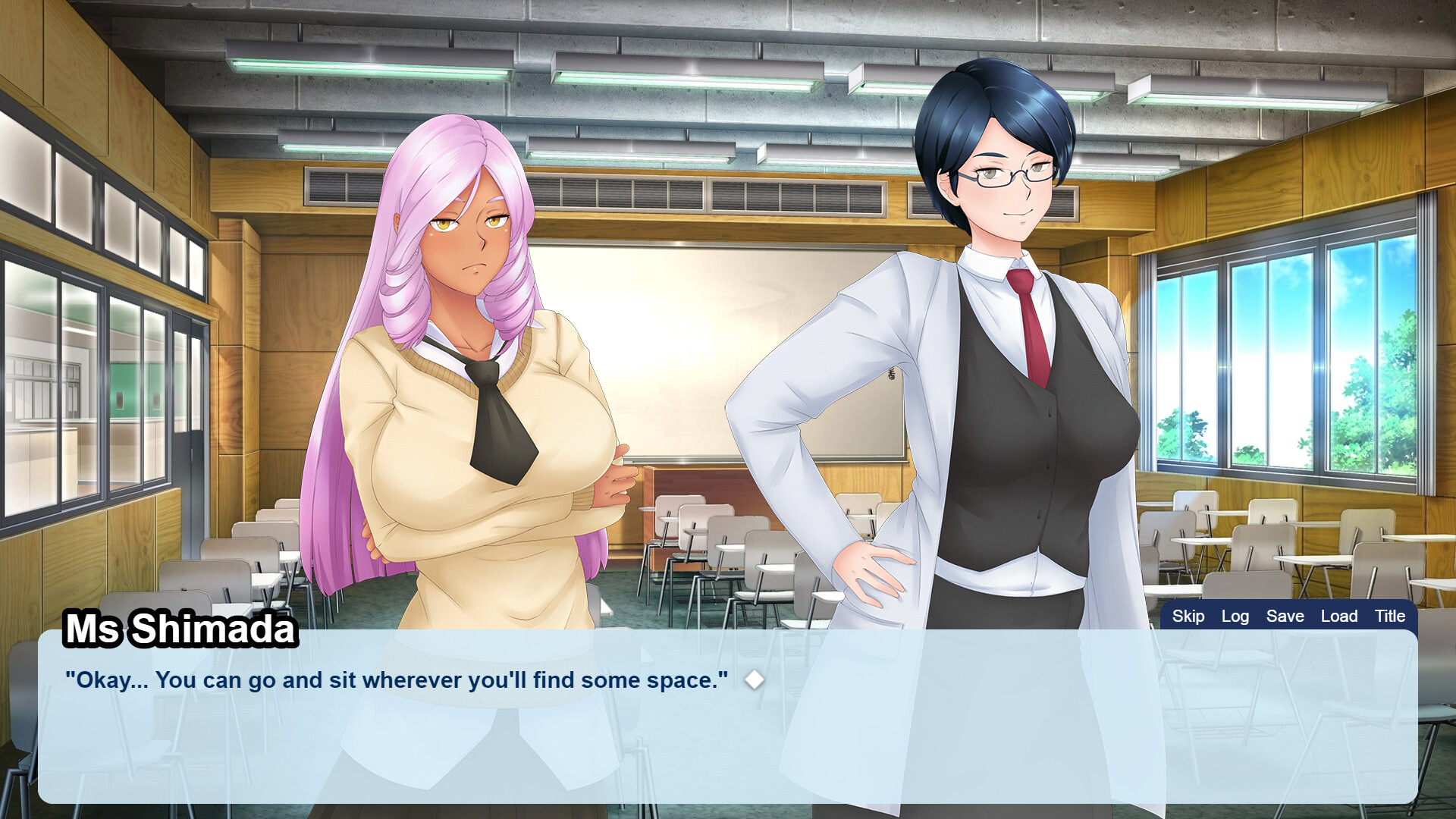This screenshot has width=1456, height=819.
Task: Click Title to exit the scene
Action: [x=1390, y=617]
